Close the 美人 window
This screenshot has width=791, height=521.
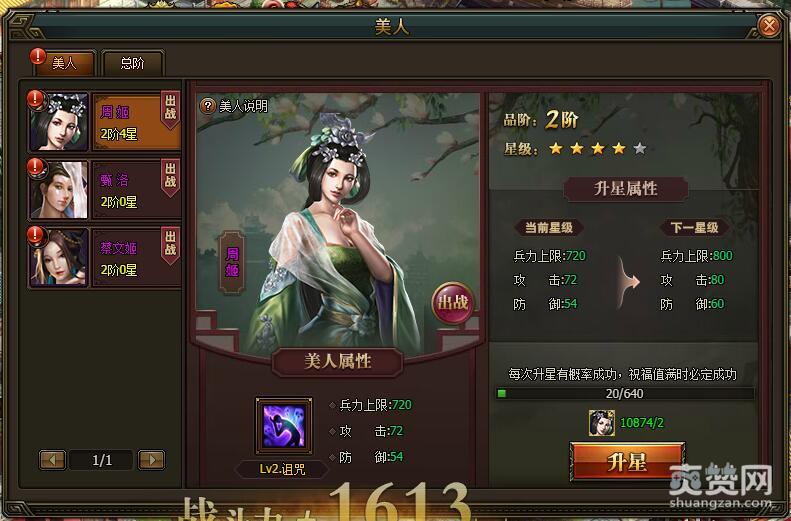pos(768,26)
